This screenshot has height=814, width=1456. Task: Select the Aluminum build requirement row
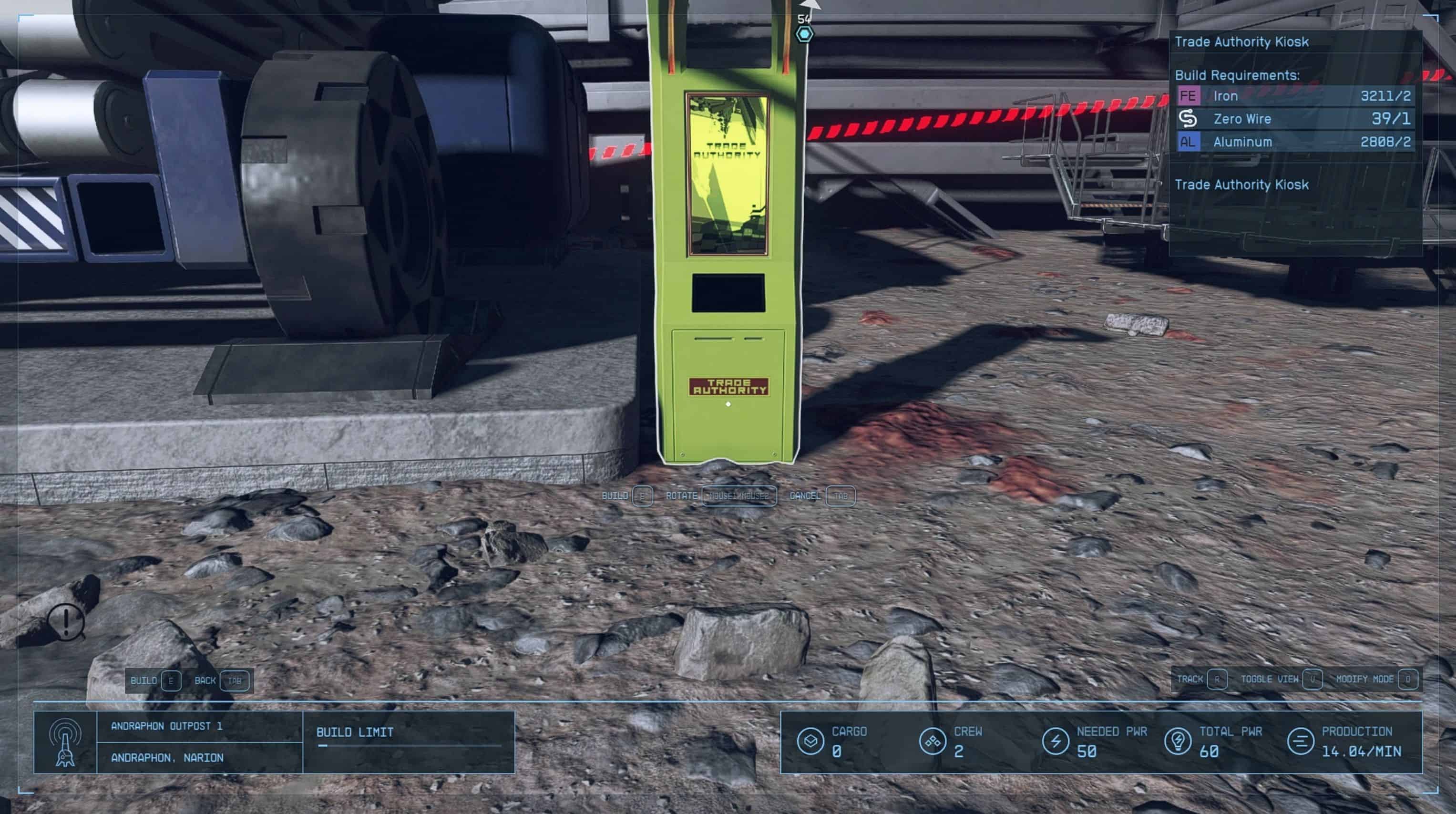point(1294,142)
